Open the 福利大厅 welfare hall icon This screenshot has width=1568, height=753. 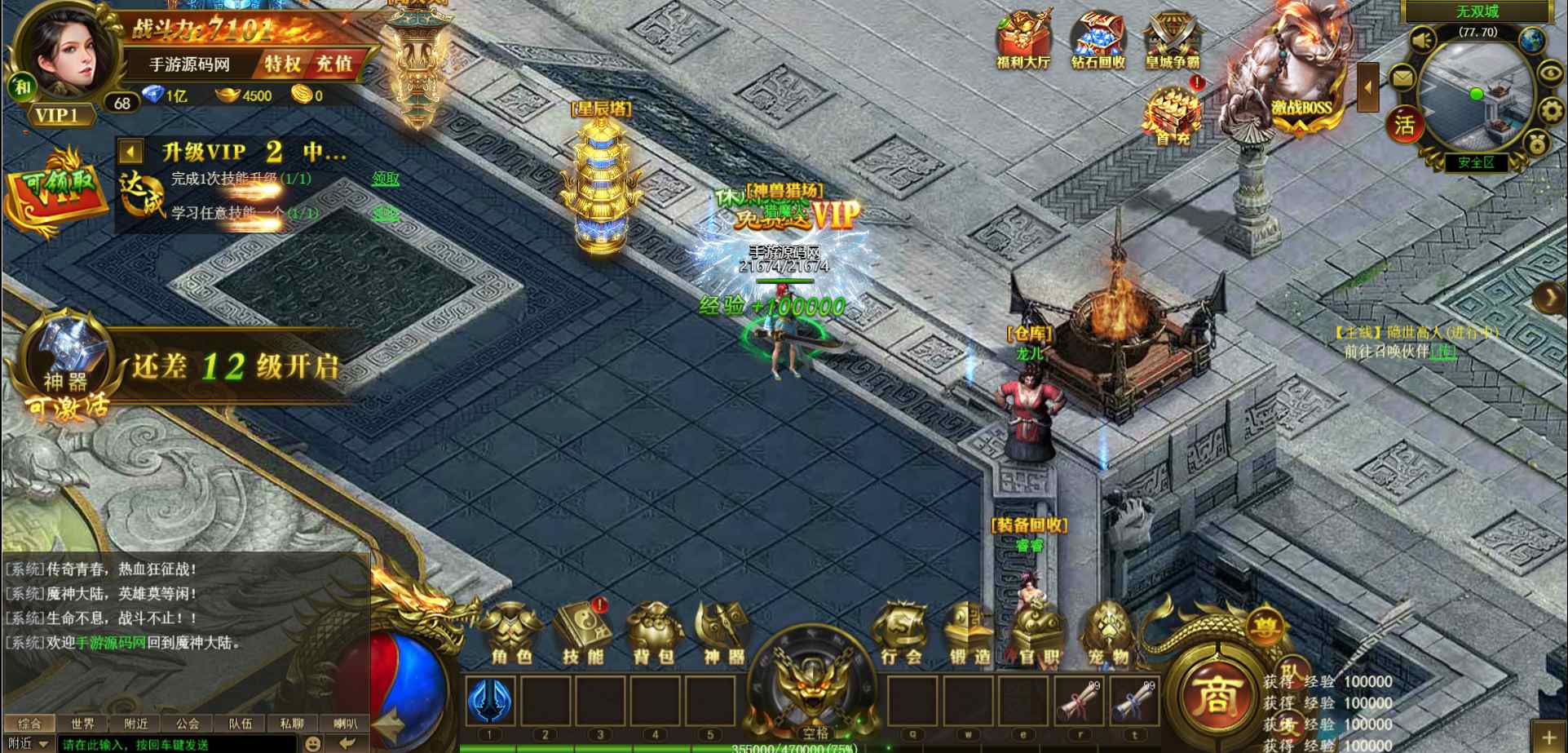(x=1023, y=41)
